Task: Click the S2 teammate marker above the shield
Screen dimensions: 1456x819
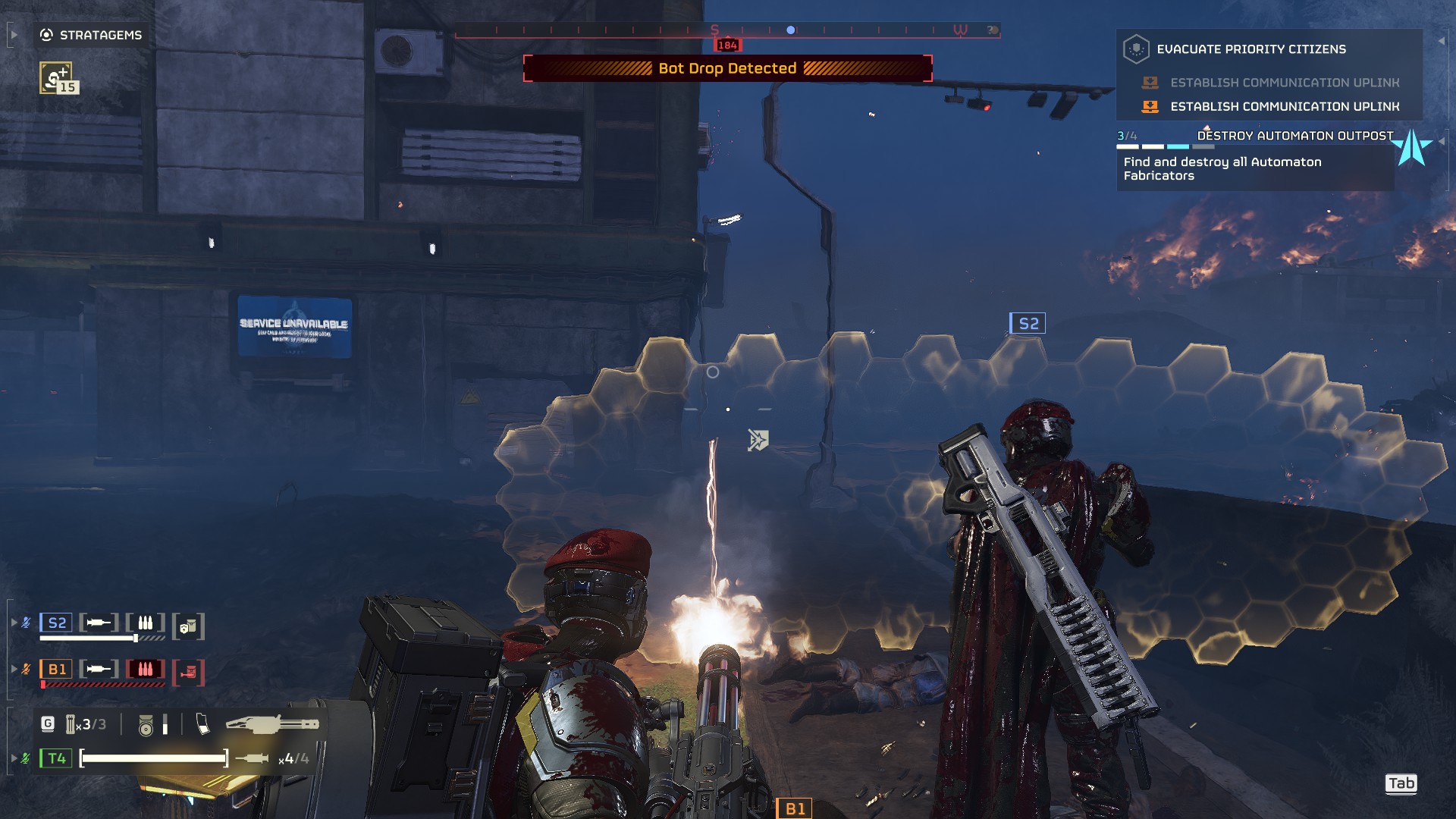Action: tap(1028, 324)
